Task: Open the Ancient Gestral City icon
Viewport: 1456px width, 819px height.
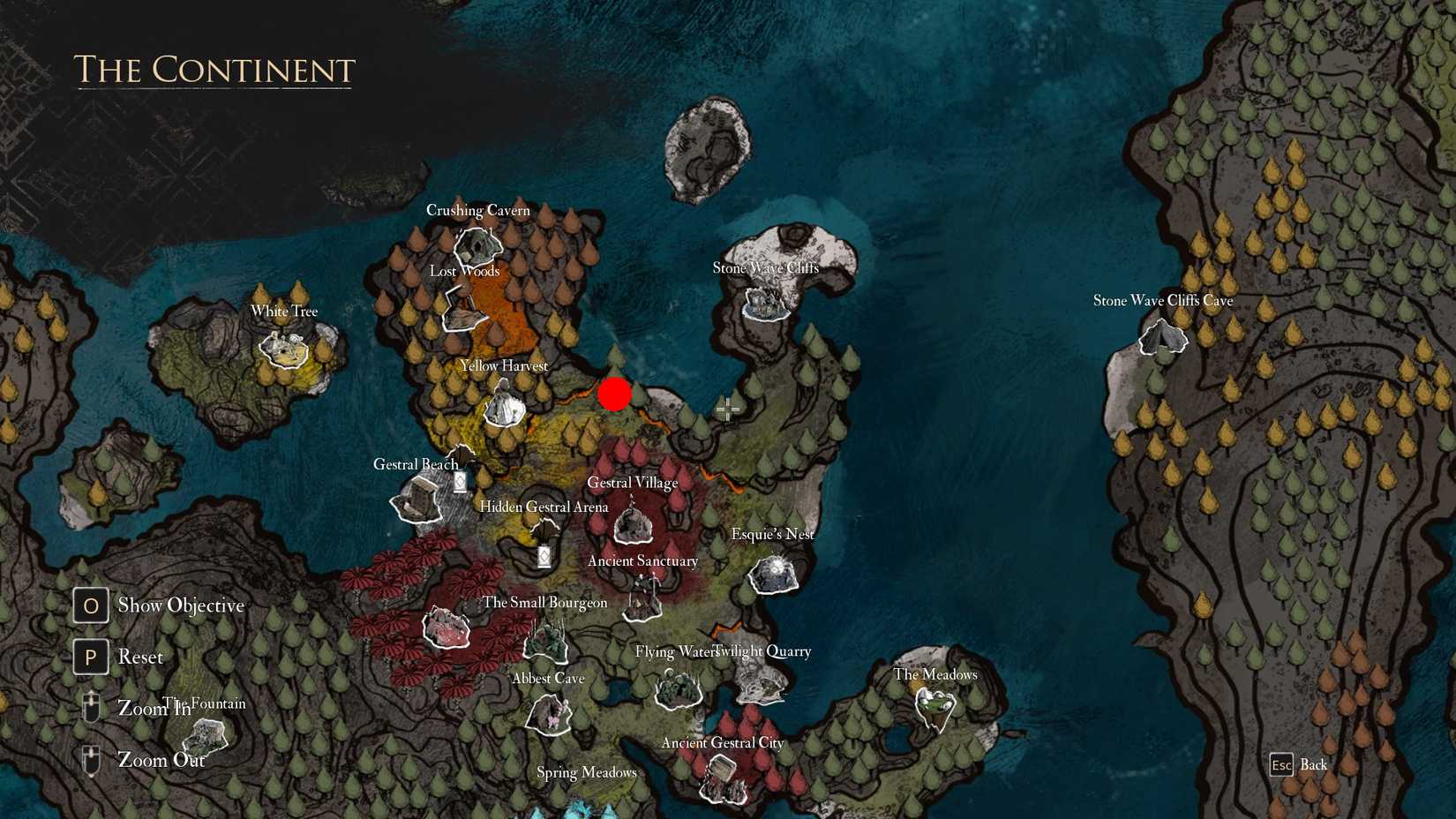Action: point(722,781)
